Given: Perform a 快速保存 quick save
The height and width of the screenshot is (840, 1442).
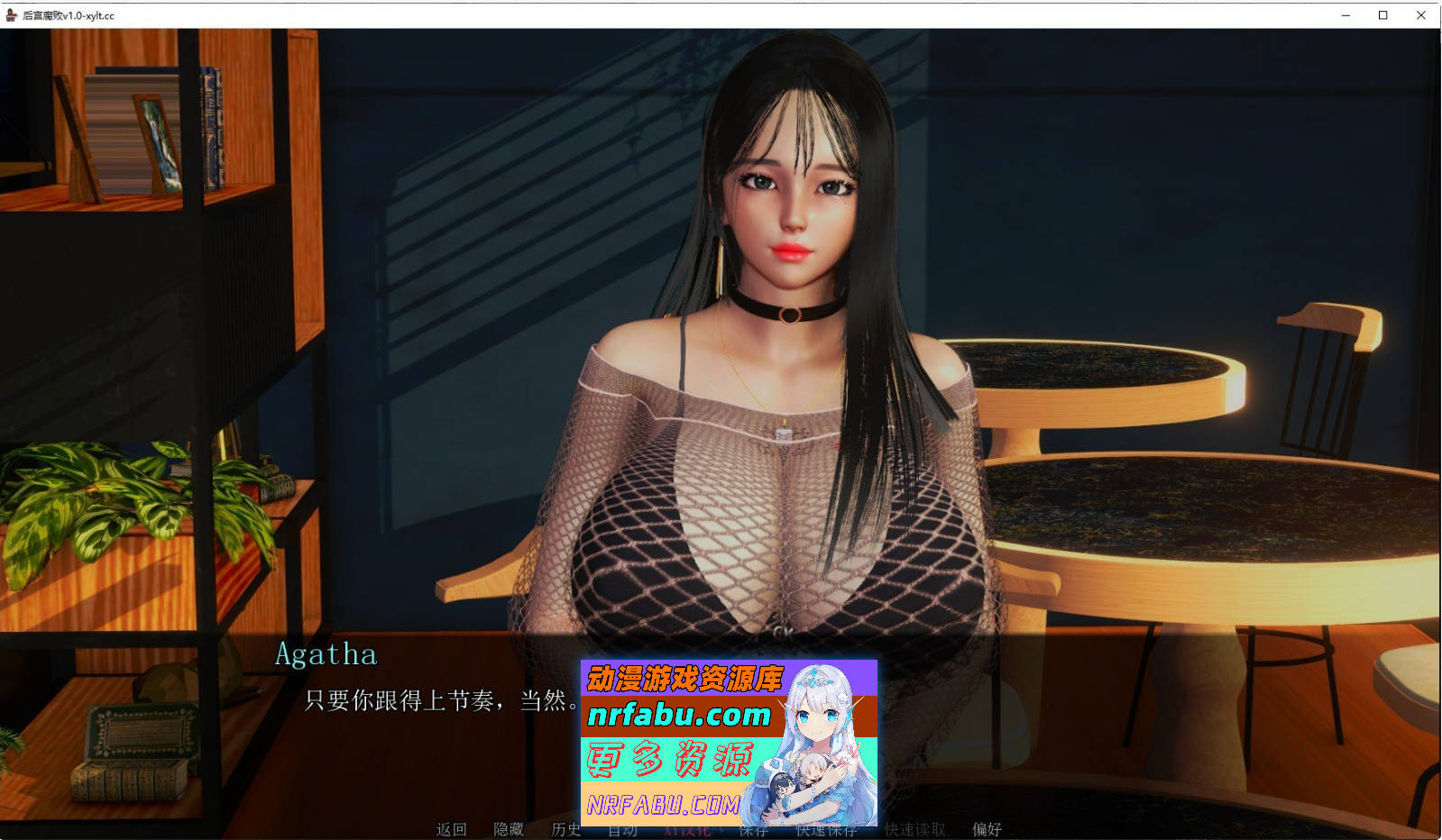Looking at the screenshot, I should [826, 830].
